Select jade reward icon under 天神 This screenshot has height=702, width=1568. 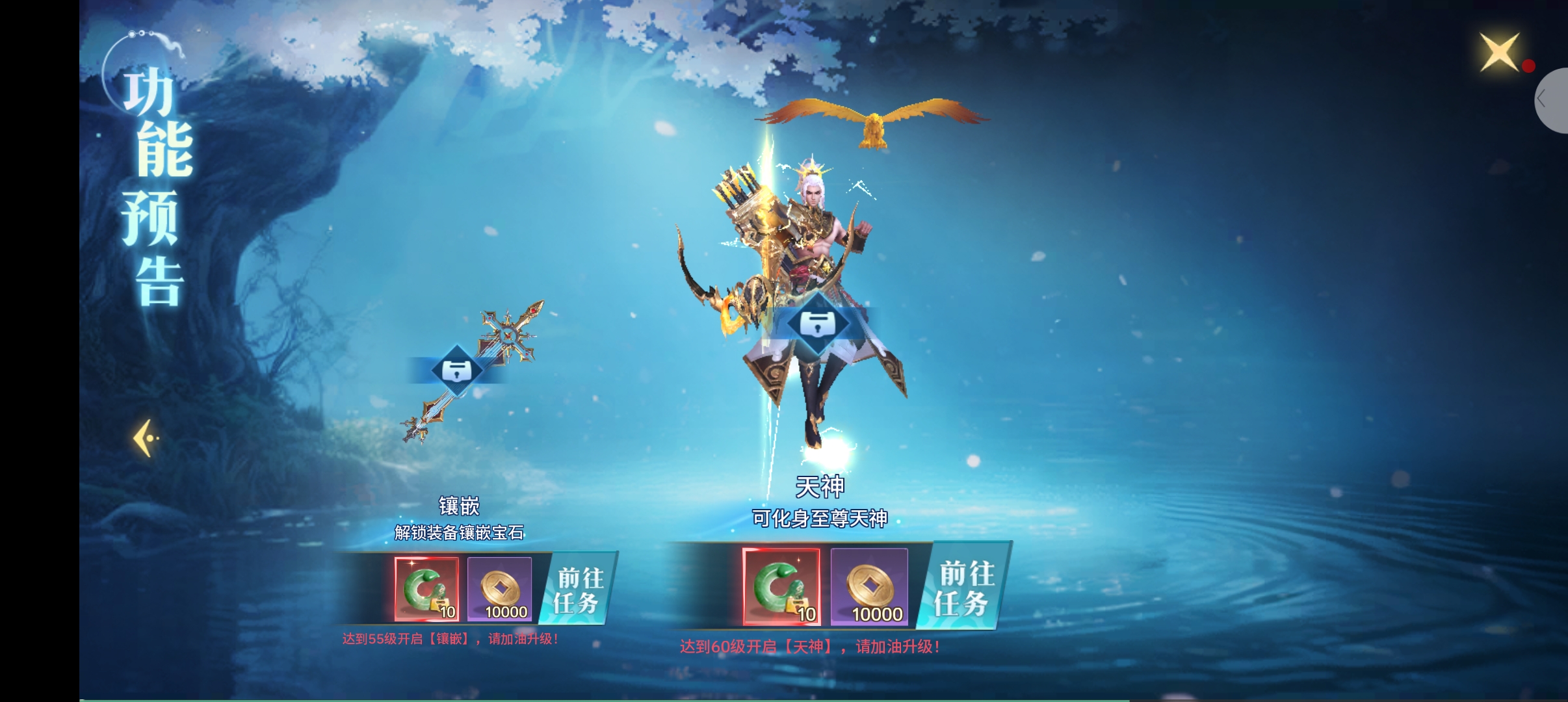click(781, 586)
